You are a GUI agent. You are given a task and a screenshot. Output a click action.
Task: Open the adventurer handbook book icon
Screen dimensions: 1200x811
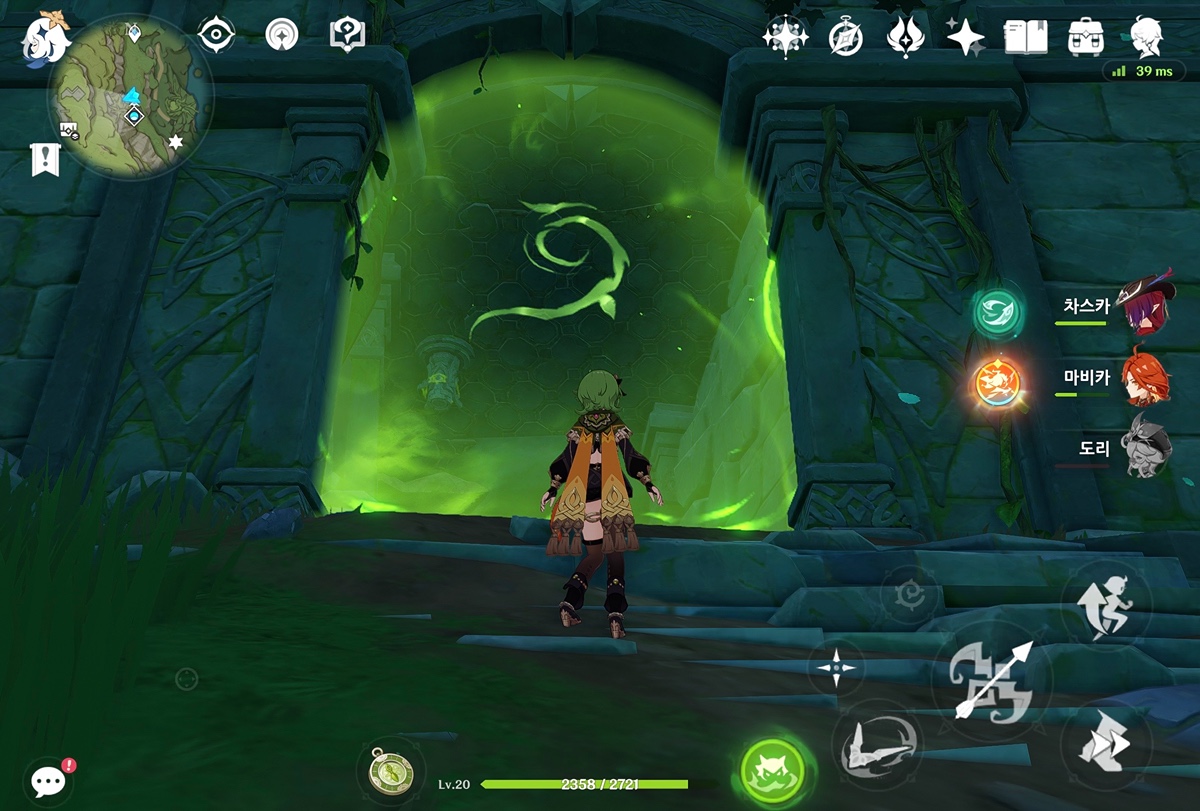coord(1025,37)
